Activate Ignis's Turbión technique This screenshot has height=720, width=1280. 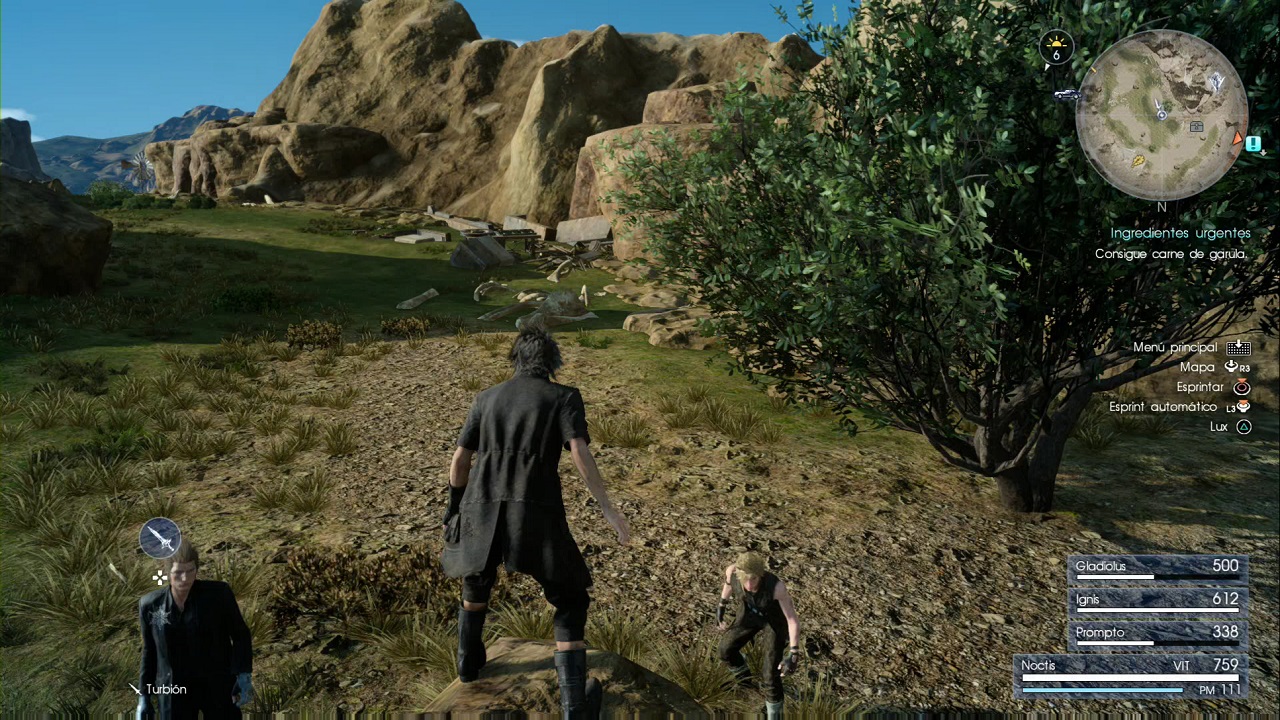click(x=165, y=689)
